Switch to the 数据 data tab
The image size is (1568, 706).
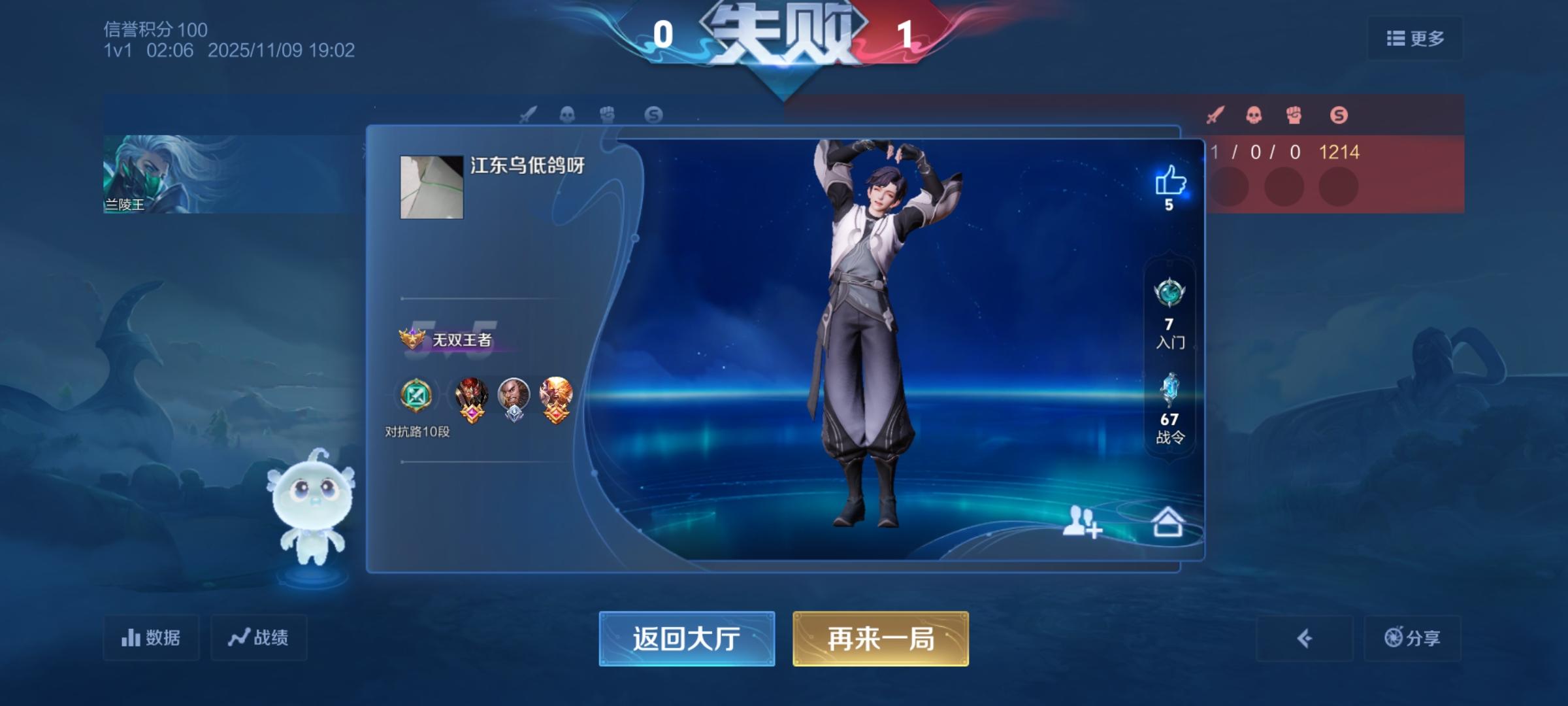pyautogui.click(x=152, y=637)
